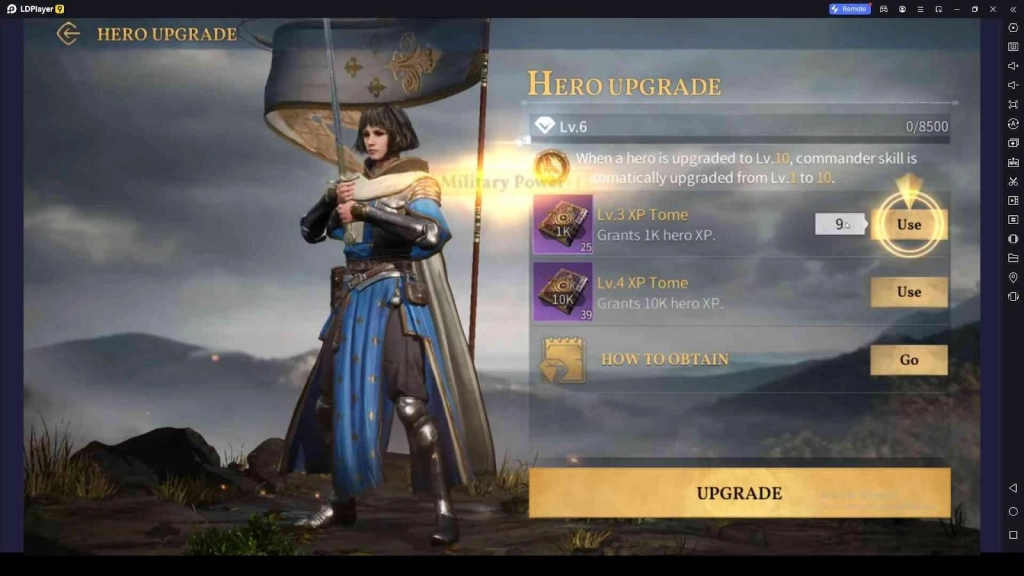Edit the Lv.3 tome quantity field
1024x576 pixels.
pyautogui.click(x=840, y=224)
